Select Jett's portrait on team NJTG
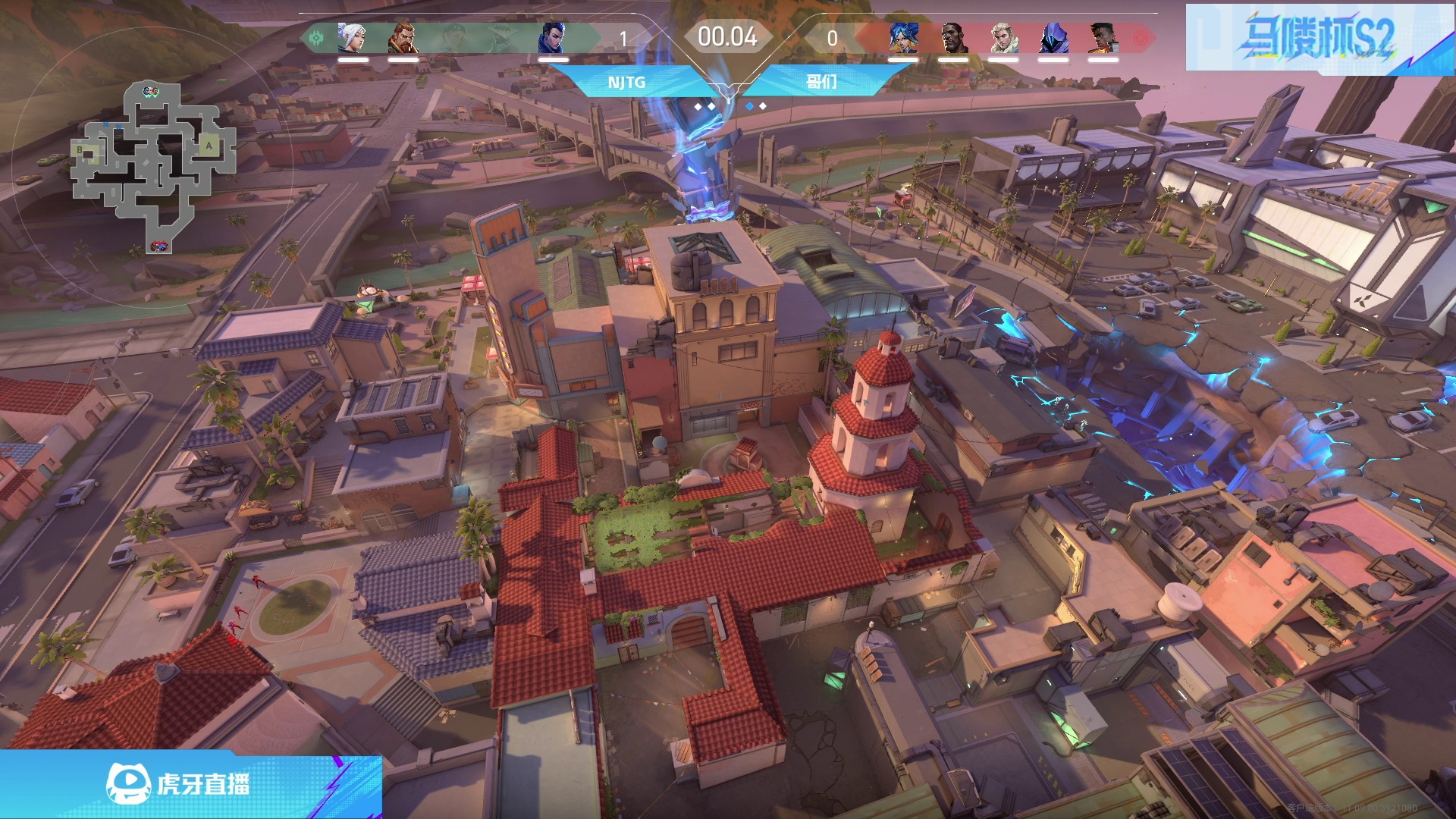 [x=352, y=38]
